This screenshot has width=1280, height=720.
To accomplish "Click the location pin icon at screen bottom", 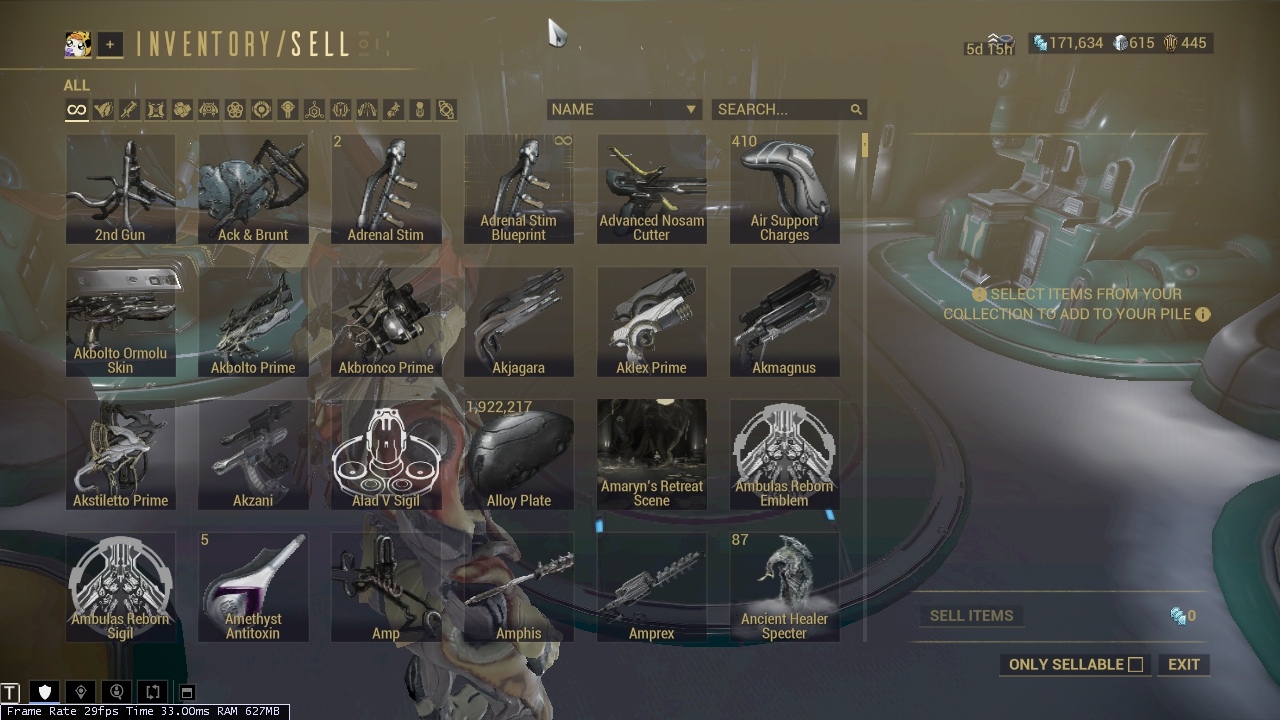I will click(x=80, y=691).
